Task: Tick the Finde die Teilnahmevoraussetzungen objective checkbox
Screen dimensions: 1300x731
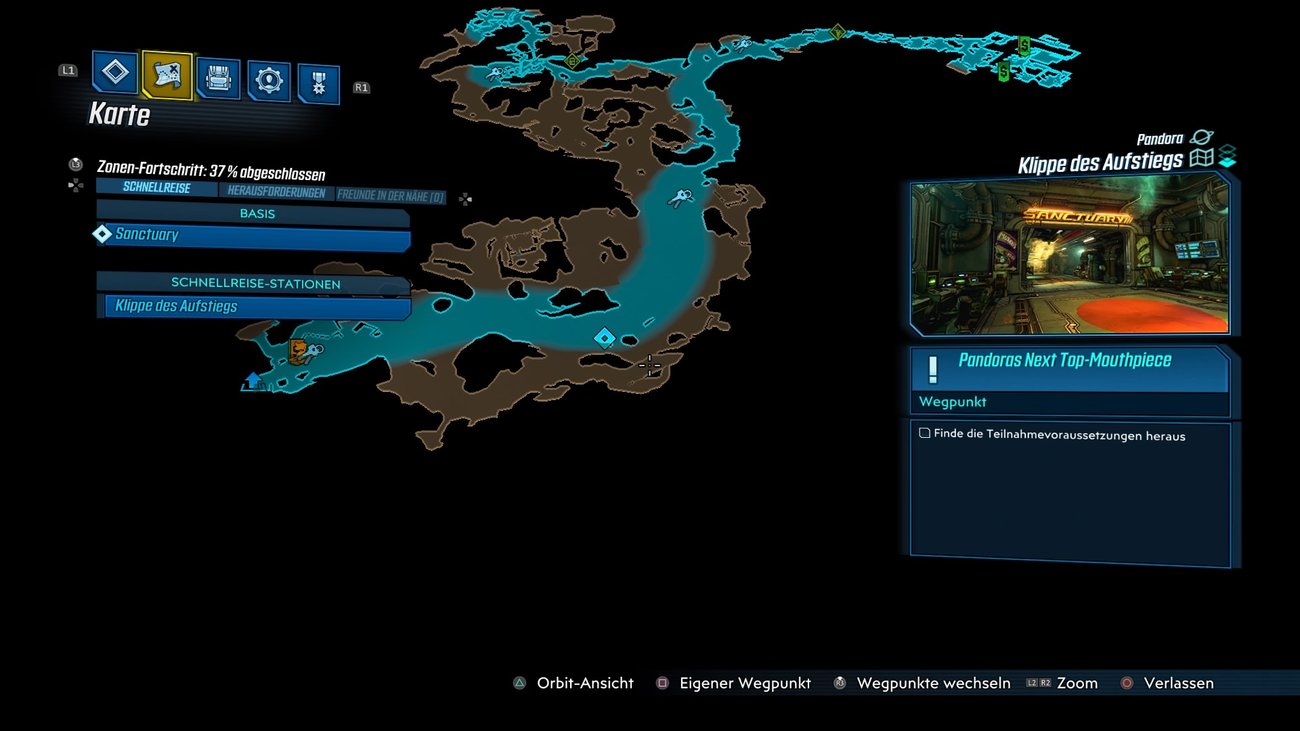Action: pyautogui.click(x=925, y=434)
